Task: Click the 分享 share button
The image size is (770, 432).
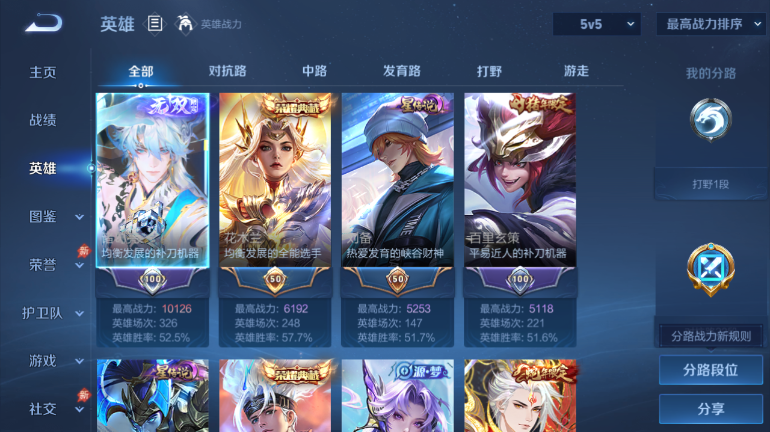Action: coord(711,408)
